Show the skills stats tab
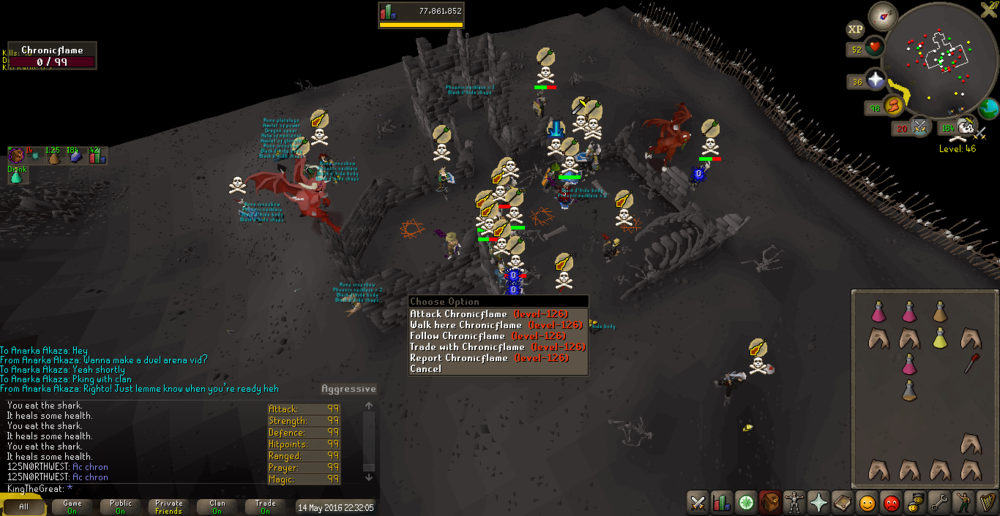Viewport: 1000px width, 516px height. (721, 502)
